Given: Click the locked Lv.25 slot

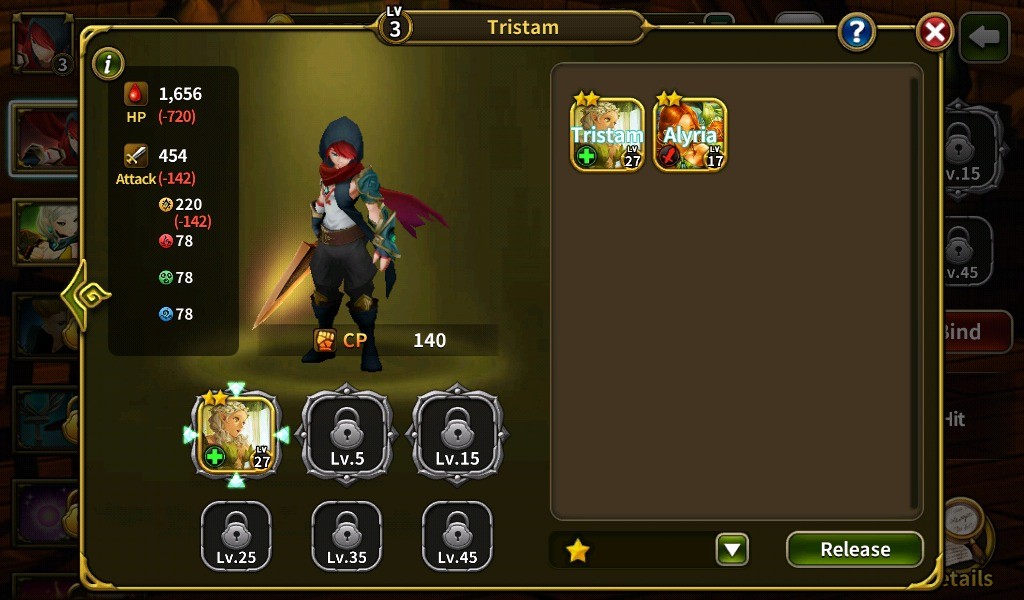Looking at the screenshot, I should pos(237,536).
